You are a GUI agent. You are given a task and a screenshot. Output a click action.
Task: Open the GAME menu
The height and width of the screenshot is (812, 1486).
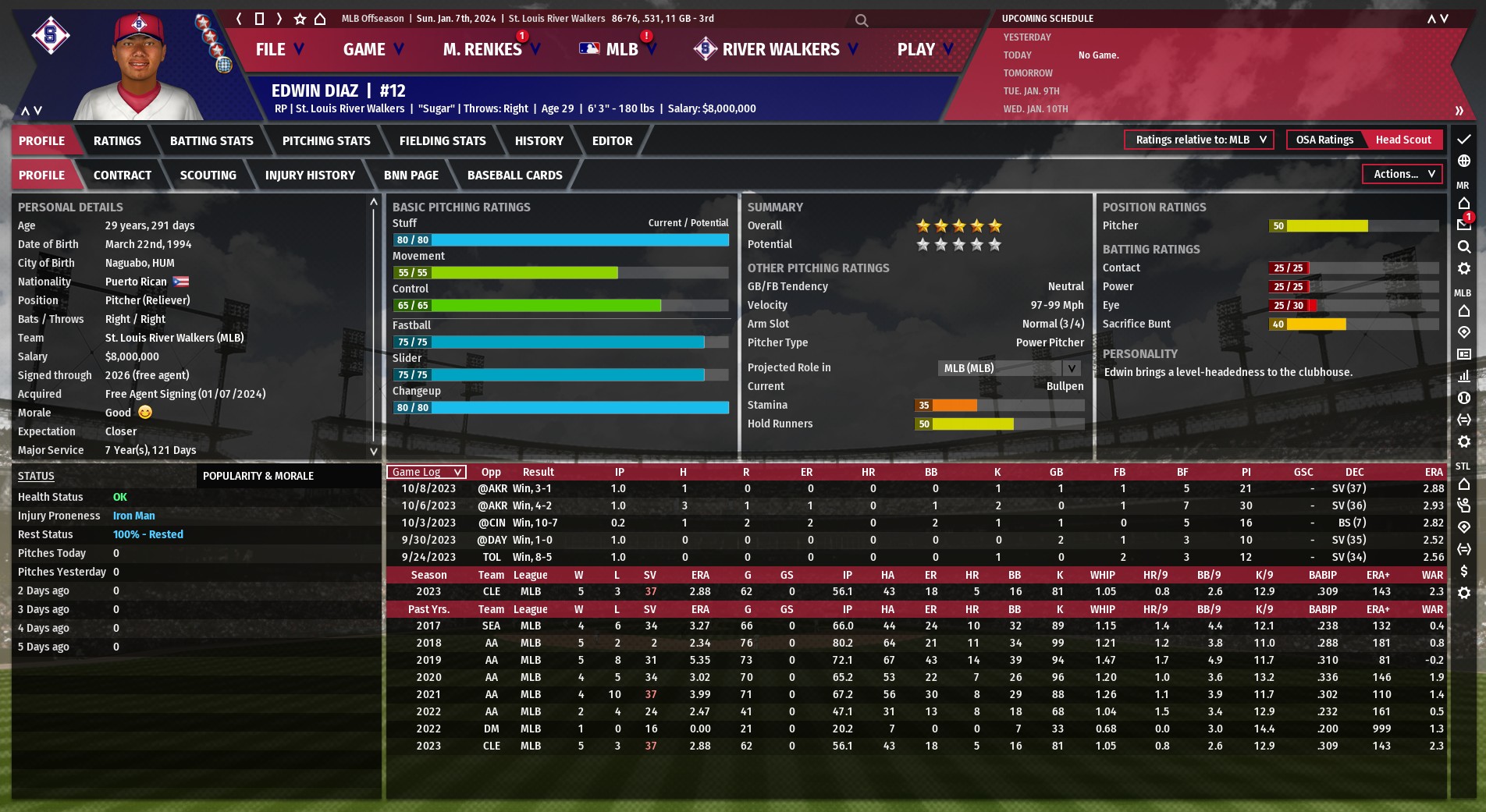[373, 49]
